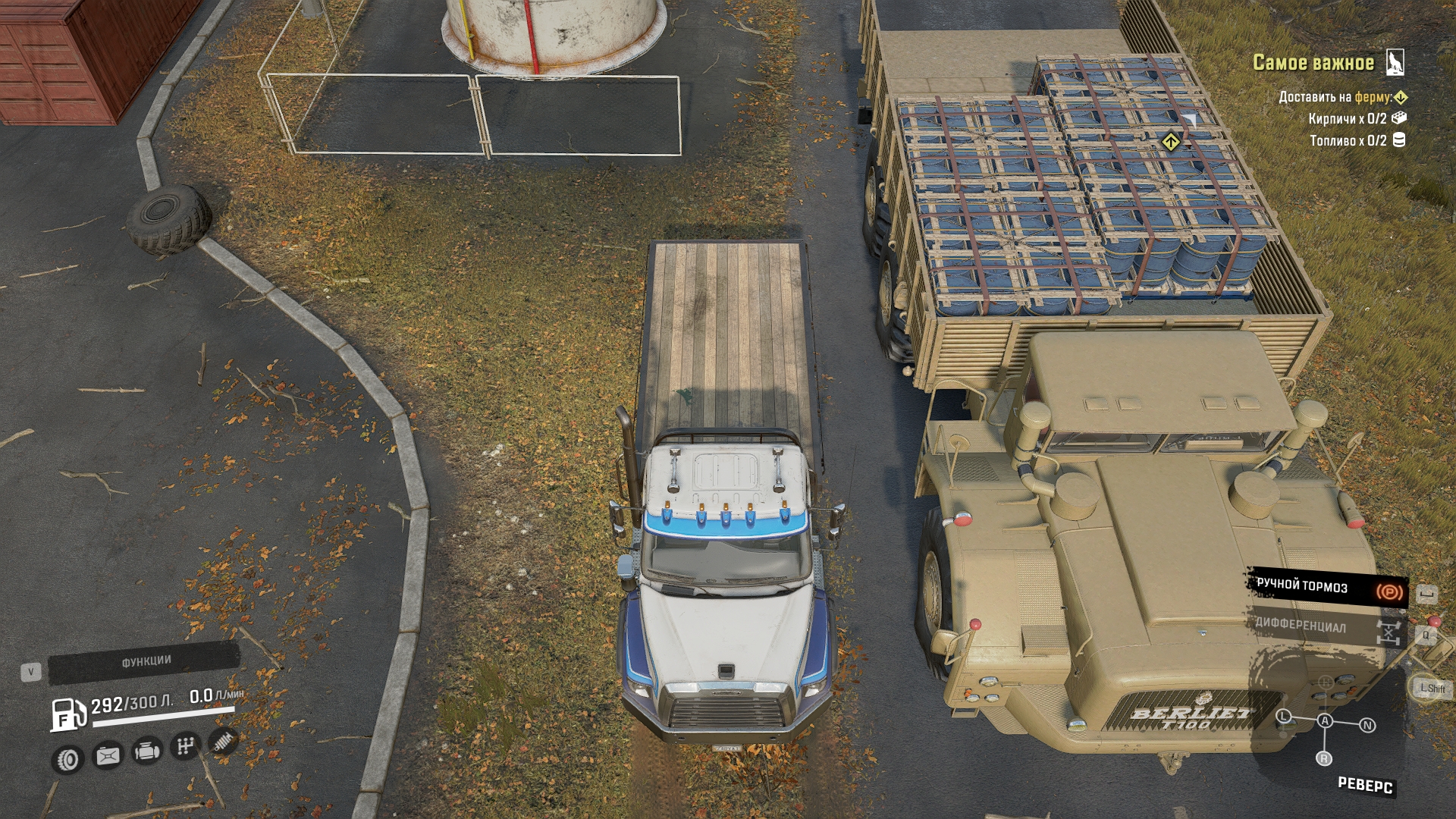Click the fuel pump gauge icon

click(67, 714)
